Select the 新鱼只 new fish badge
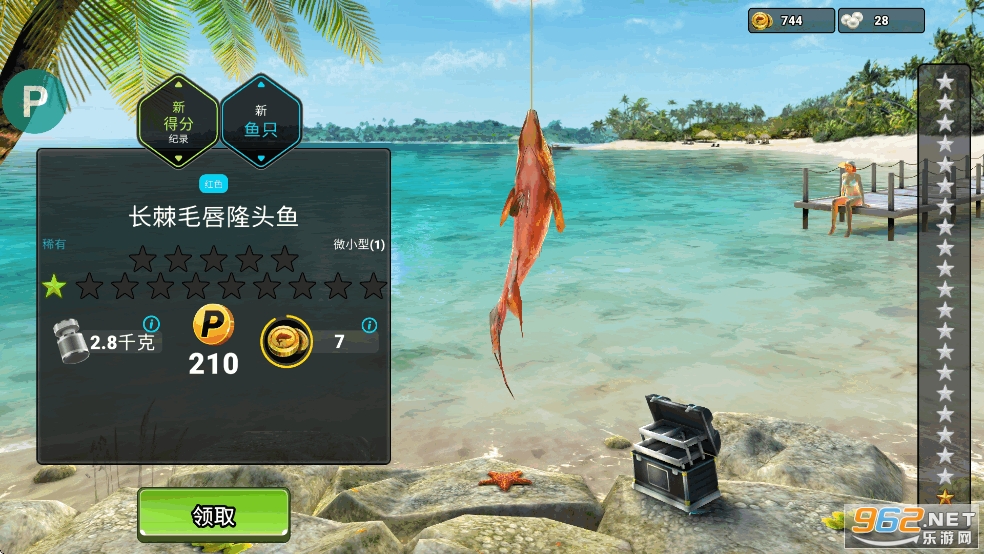Viewport: 984px width, 554px height. coord(261,121)
